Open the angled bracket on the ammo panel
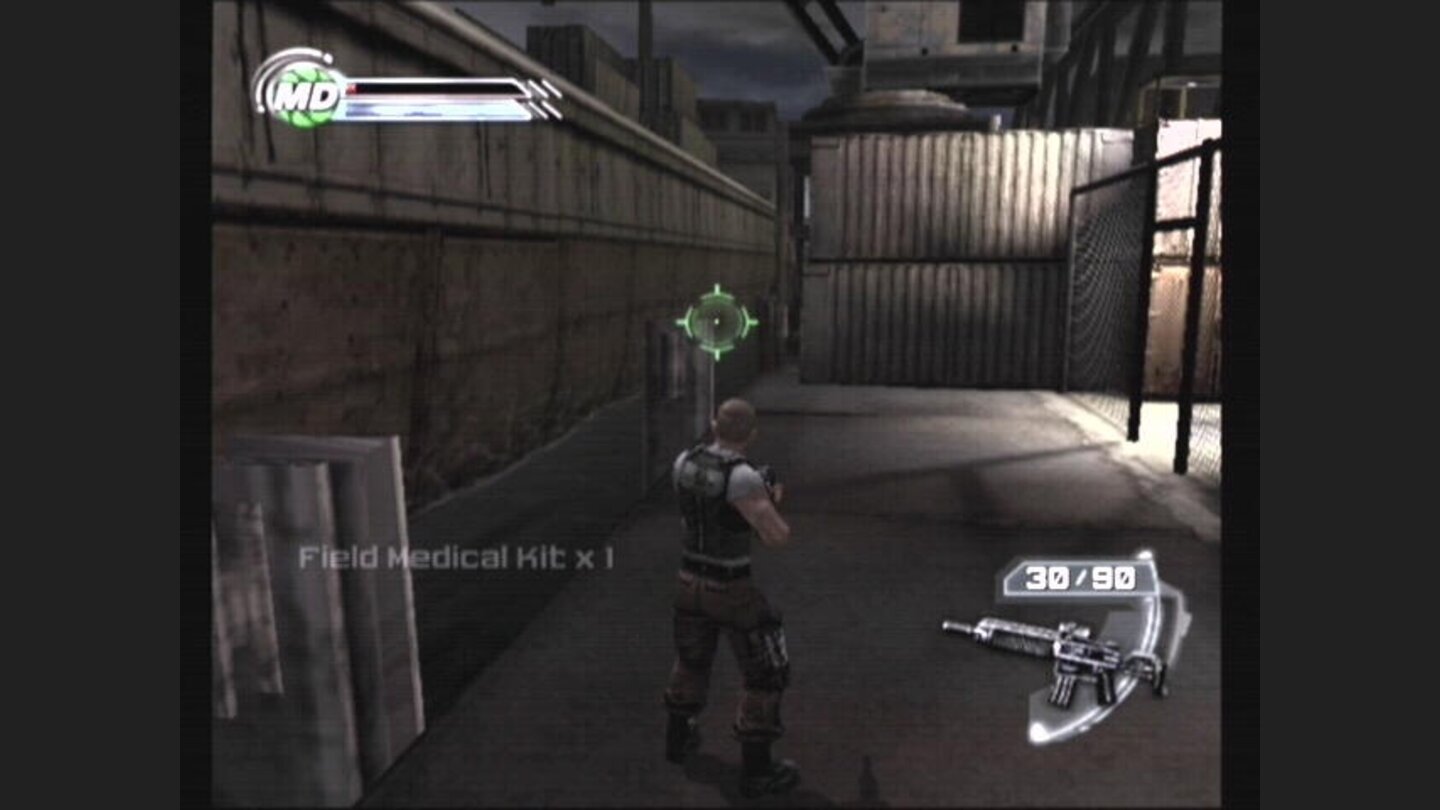1440x810 pixels. (1008, 578)
